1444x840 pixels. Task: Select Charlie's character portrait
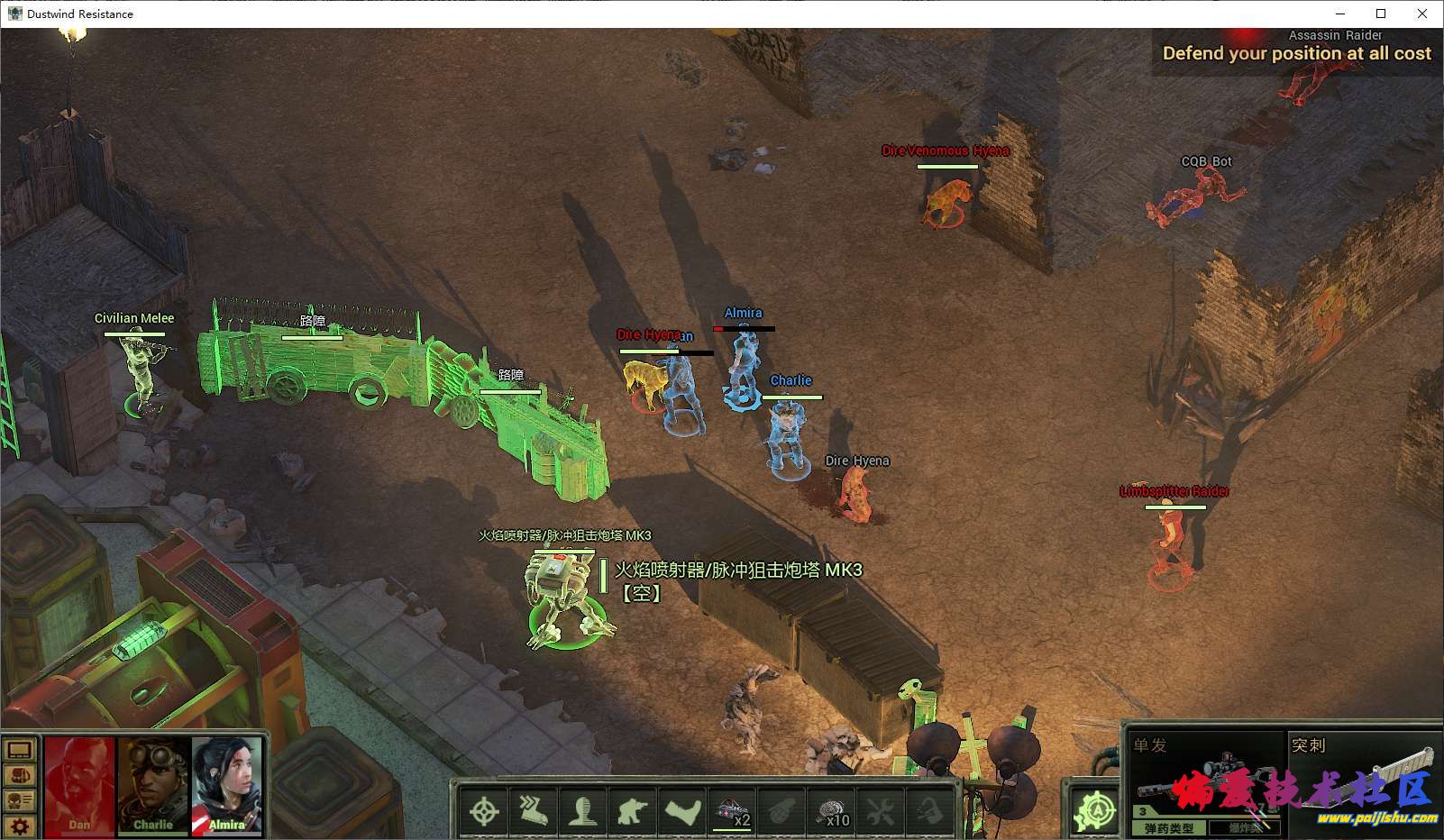click(152, 786)
